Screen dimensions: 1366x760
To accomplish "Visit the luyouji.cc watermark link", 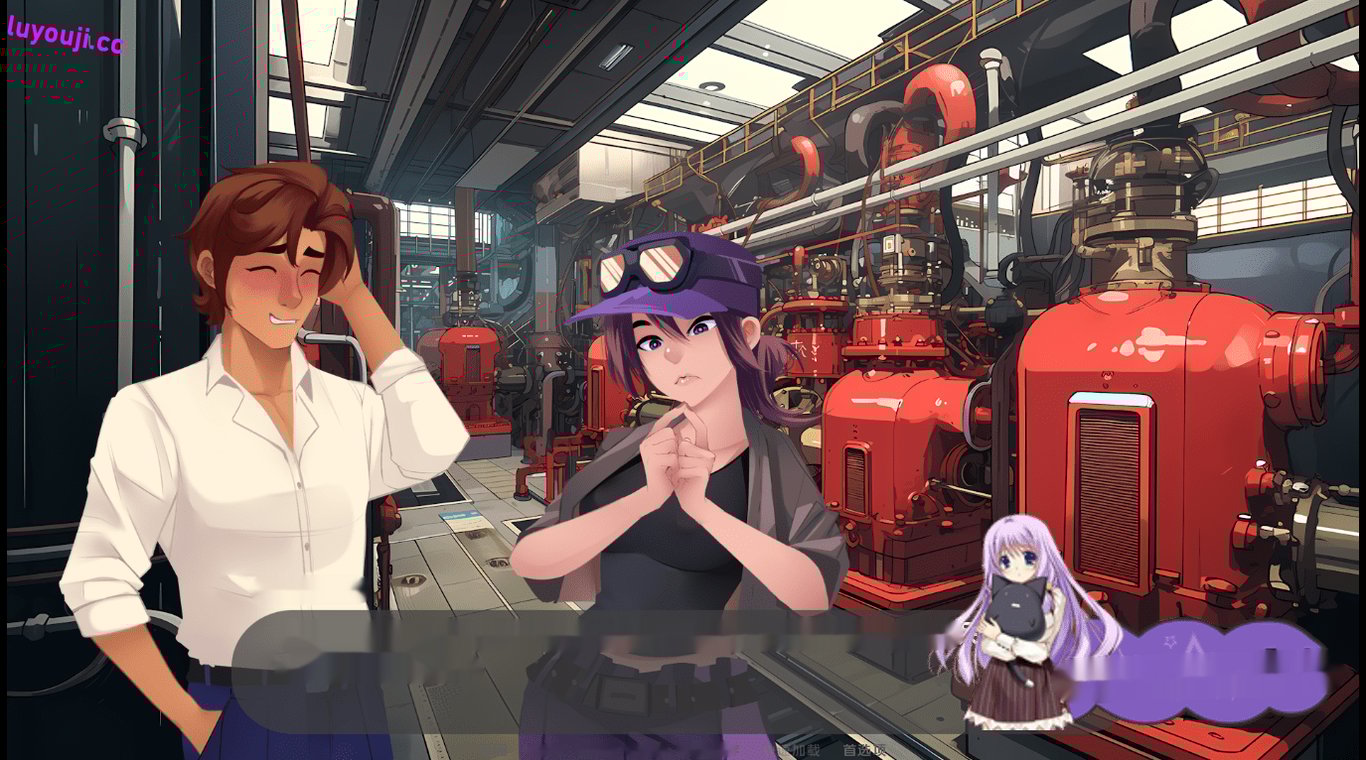I will pyautogui.click(x=62, y=30).
